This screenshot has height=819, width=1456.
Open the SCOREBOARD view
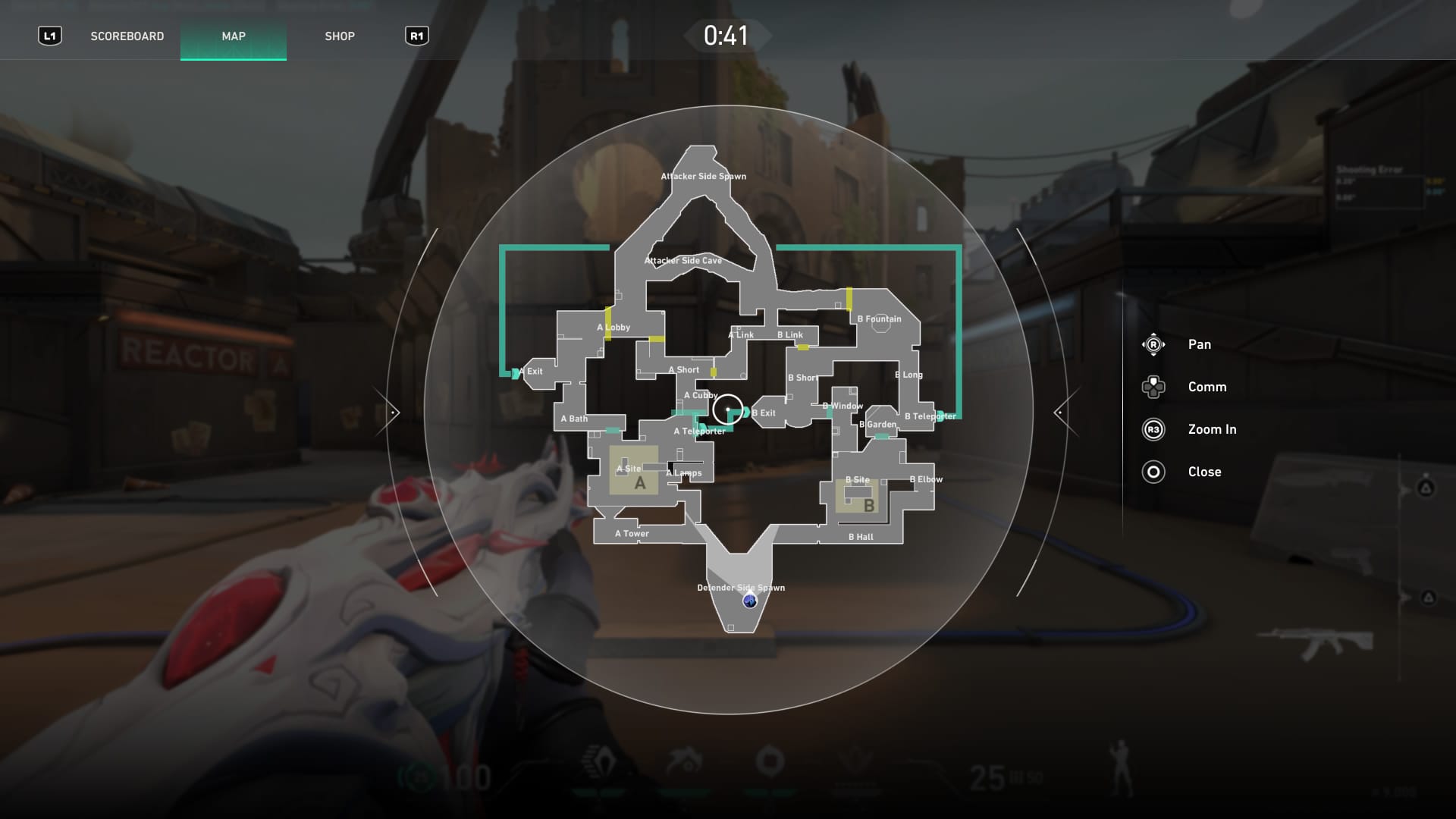127,35
